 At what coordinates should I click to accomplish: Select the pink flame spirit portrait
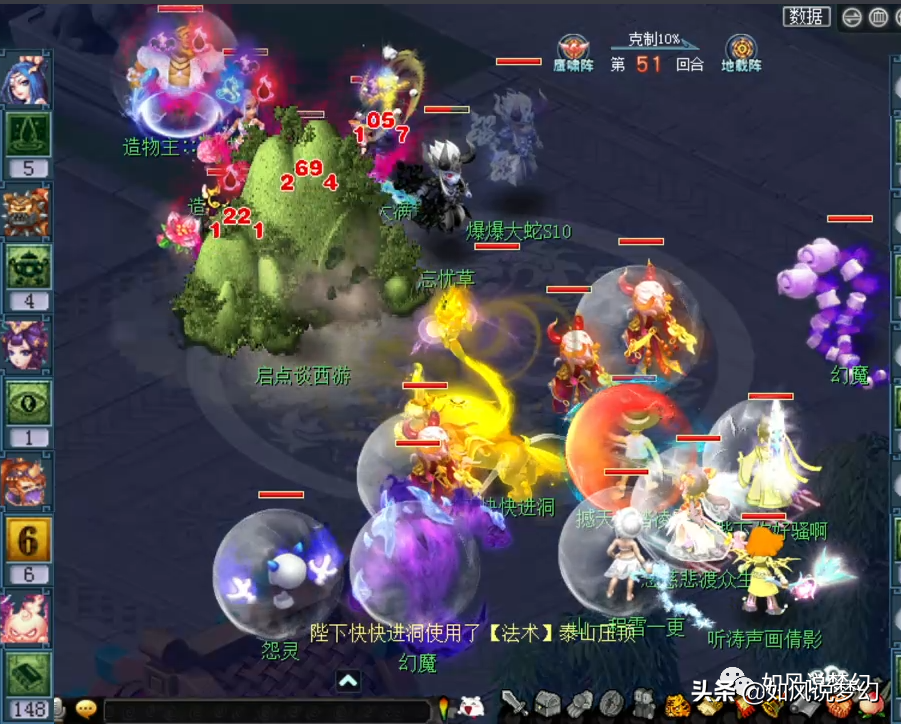26,618
